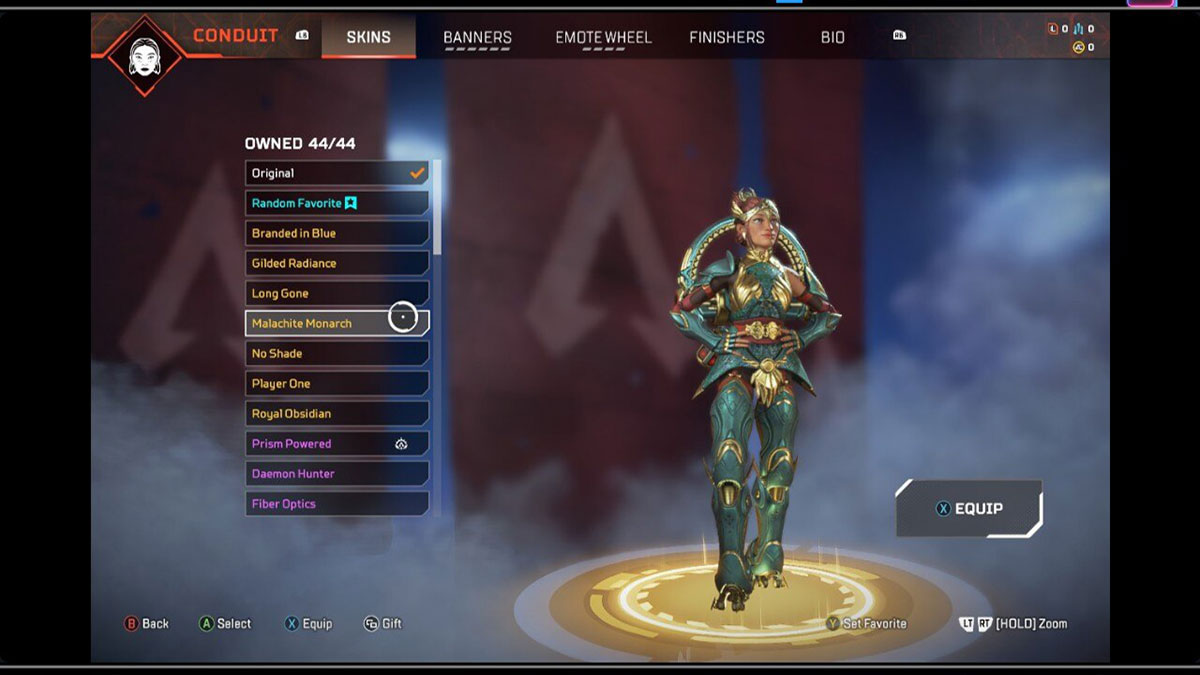Screen dimensions: 1200x675
Task: View the Bio tab
Action: [x=832, y=38]
